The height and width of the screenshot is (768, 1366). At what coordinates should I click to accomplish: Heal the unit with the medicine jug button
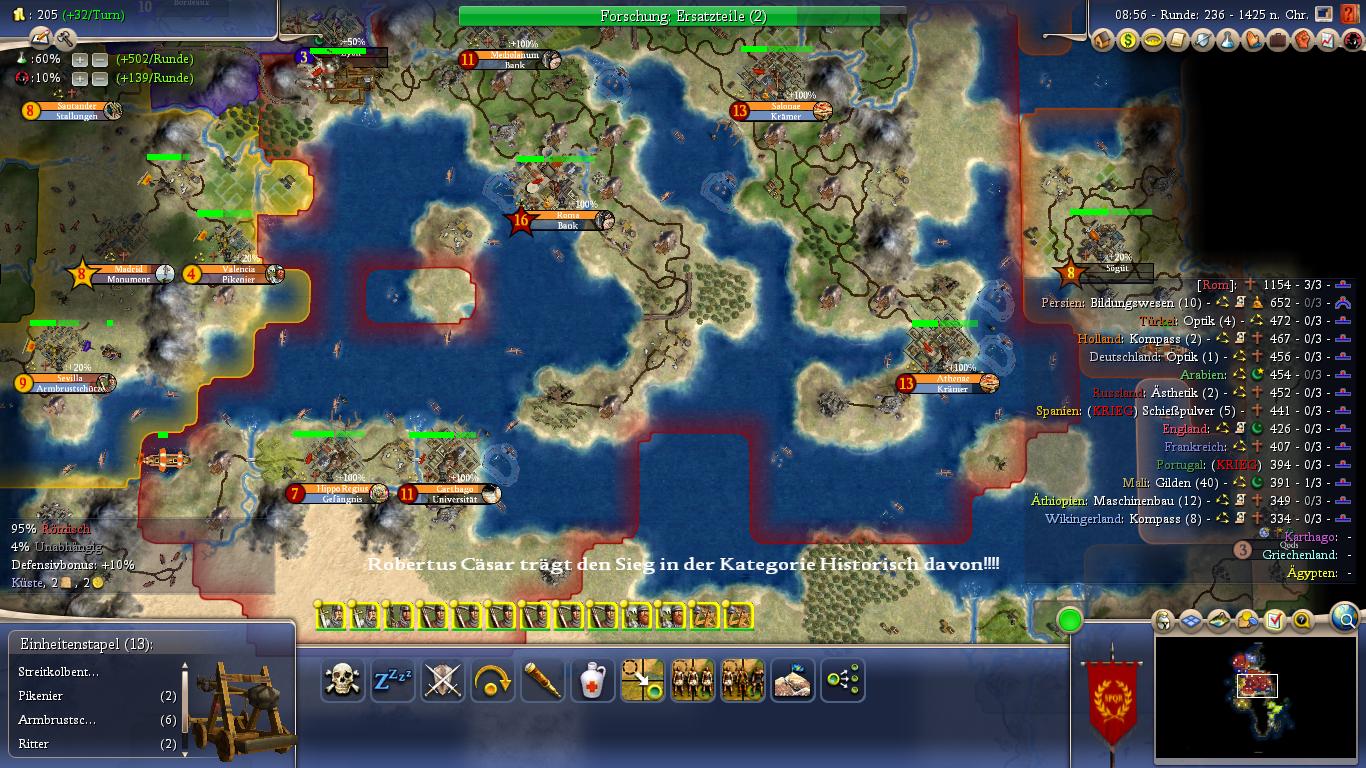[x=593, y=681]
